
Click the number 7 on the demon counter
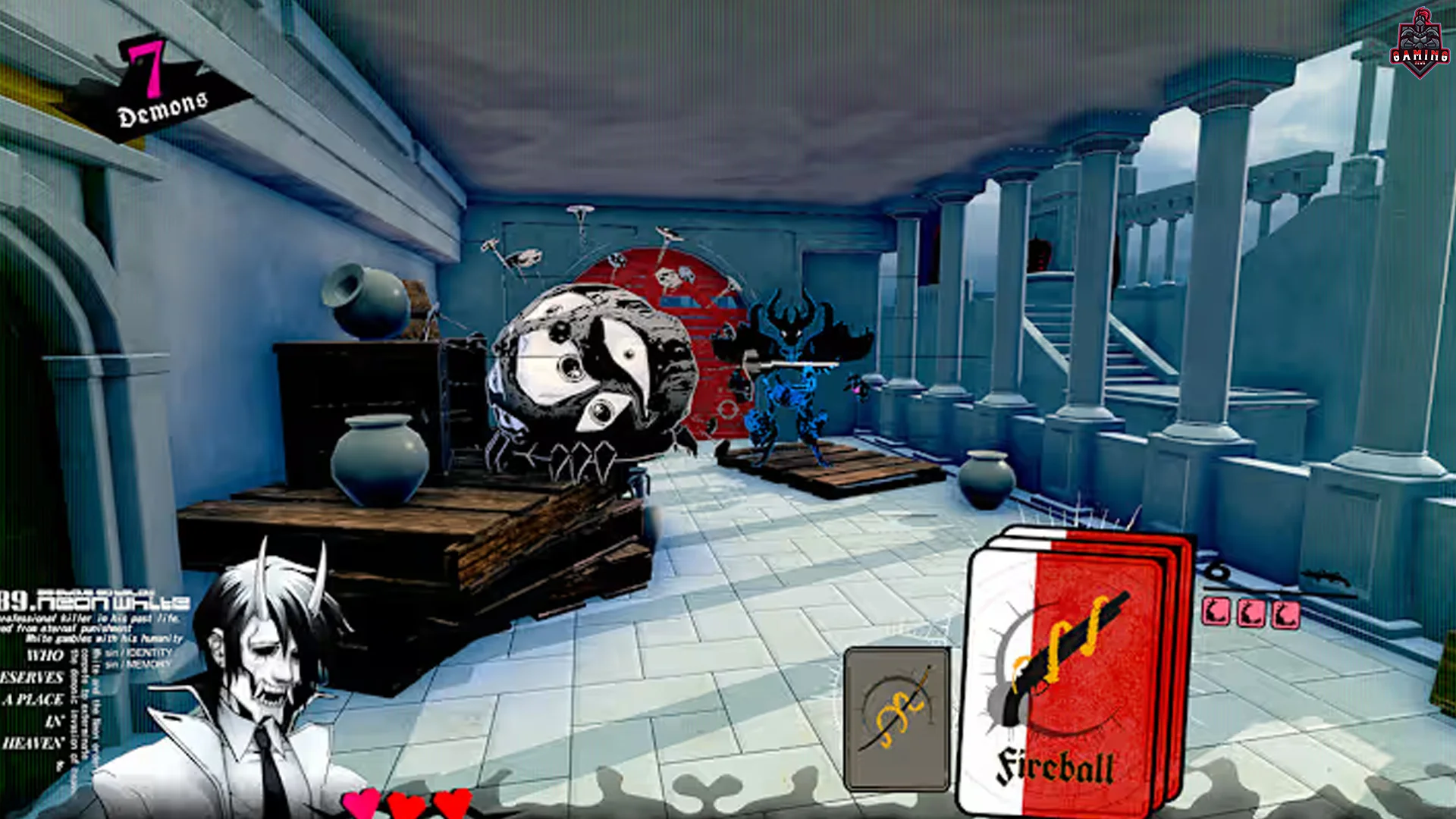[x=146, y=68]
